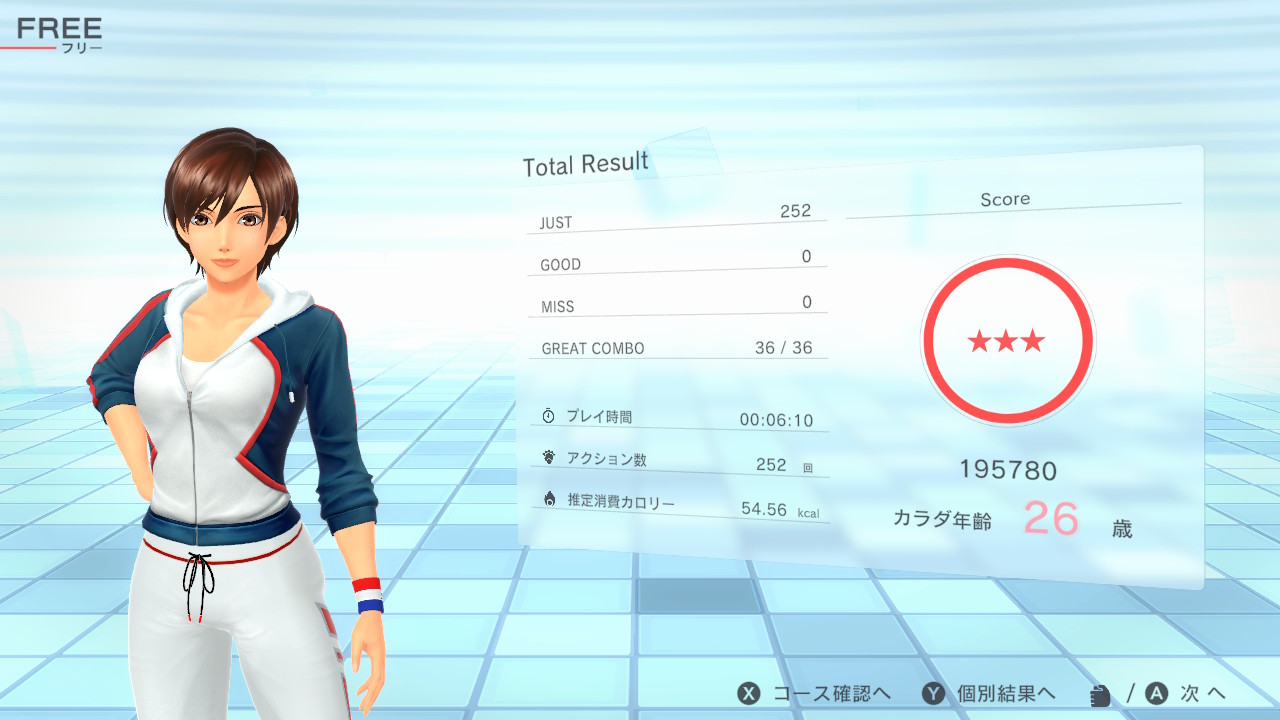Image resolution: width=1280 pixels, height=720 pixels.
Task: View individual results (個別結果へ)
Action: [x=988, y=694]
